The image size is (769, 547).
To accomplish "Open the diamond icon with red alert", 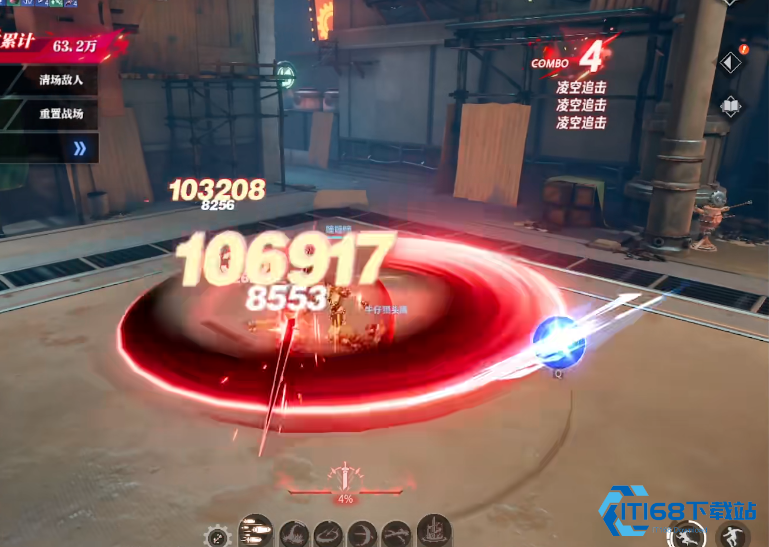I will click(731, 62).
